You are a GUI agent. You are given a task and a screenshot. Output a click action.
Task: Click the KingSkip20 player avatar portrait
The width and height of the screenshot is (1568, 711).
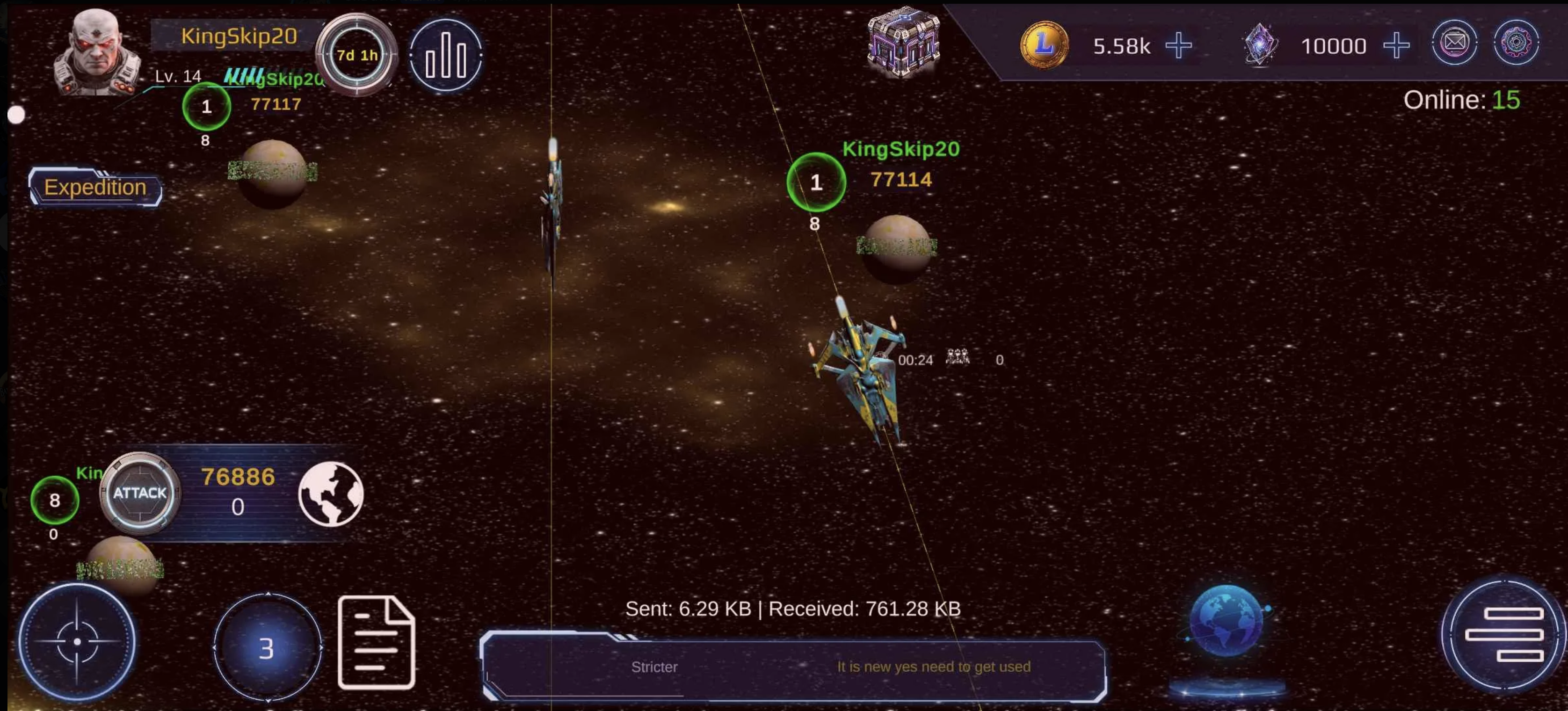(96, 53)
